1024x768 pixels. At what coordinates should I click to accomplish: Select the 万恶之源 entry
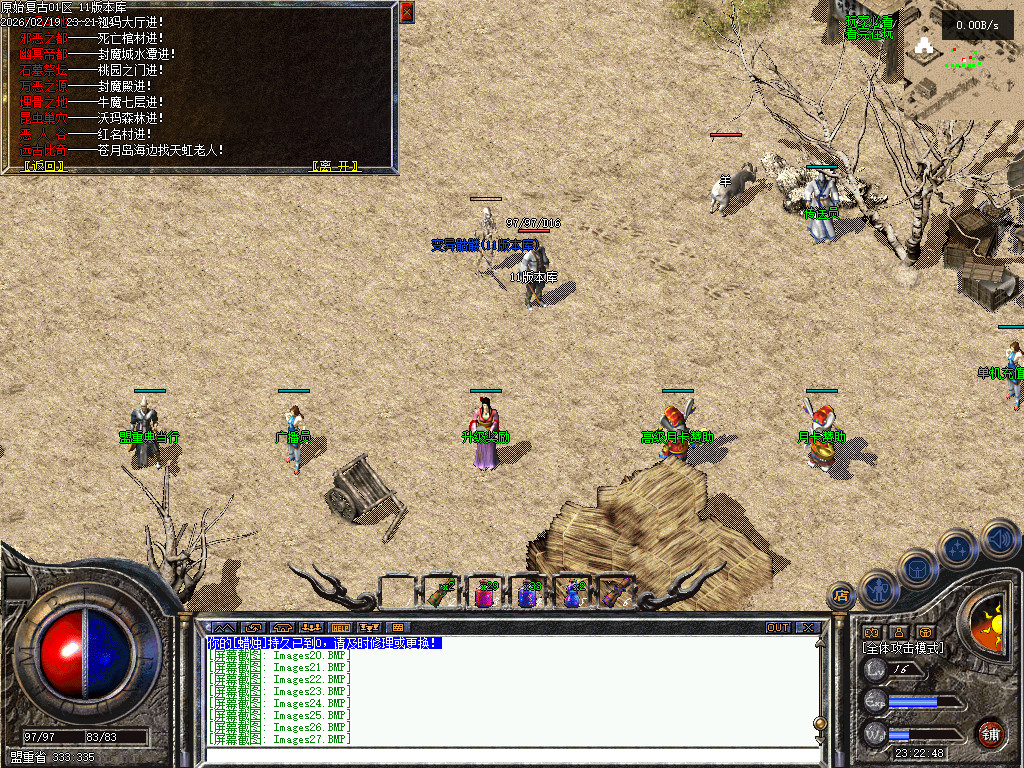(45, 86)
